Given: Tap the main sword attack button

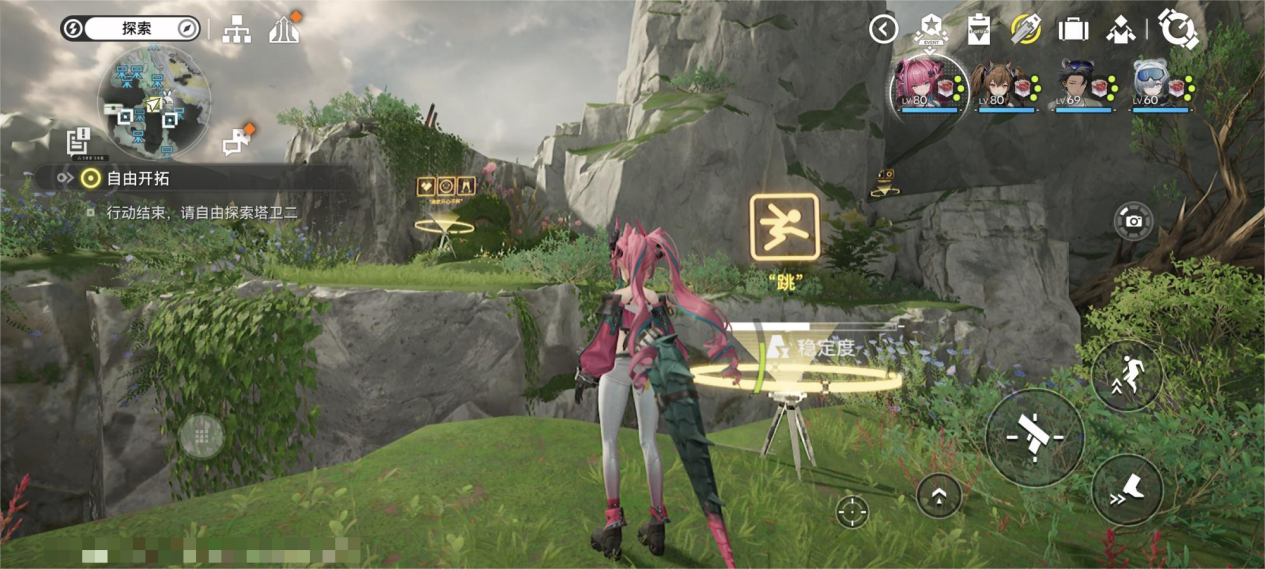Looking at the screenshot, I should point(1035,436).
